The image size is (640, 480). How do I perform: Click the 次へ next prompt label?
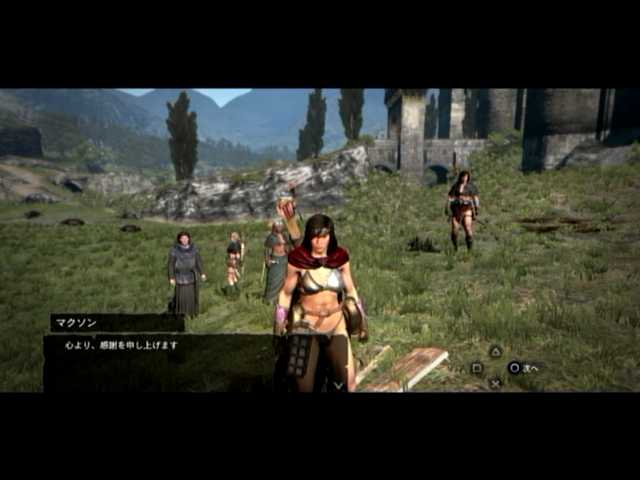point(530,368)
